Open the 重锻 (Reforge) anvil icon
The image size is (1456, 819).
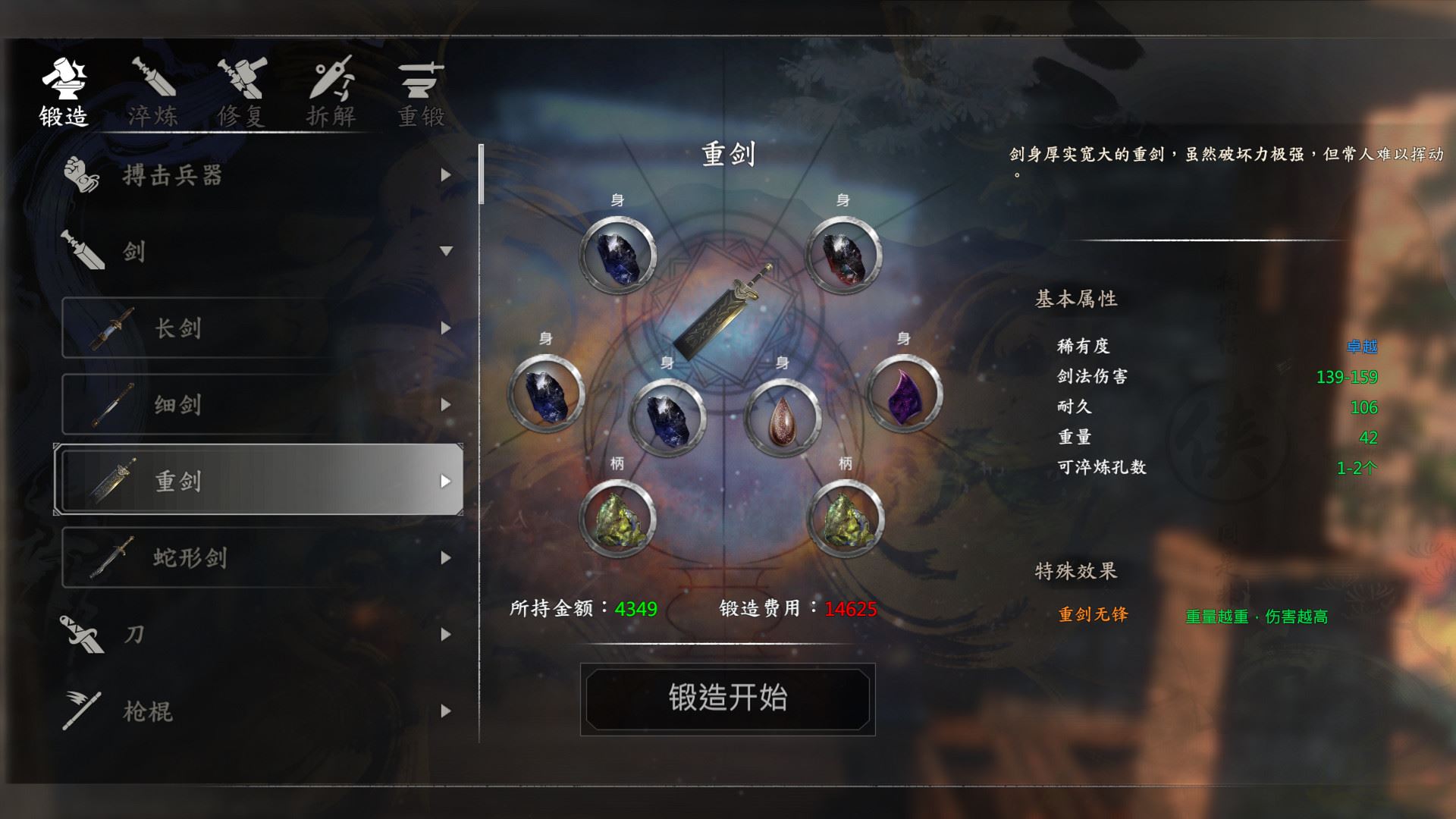(x=421, y=80)
